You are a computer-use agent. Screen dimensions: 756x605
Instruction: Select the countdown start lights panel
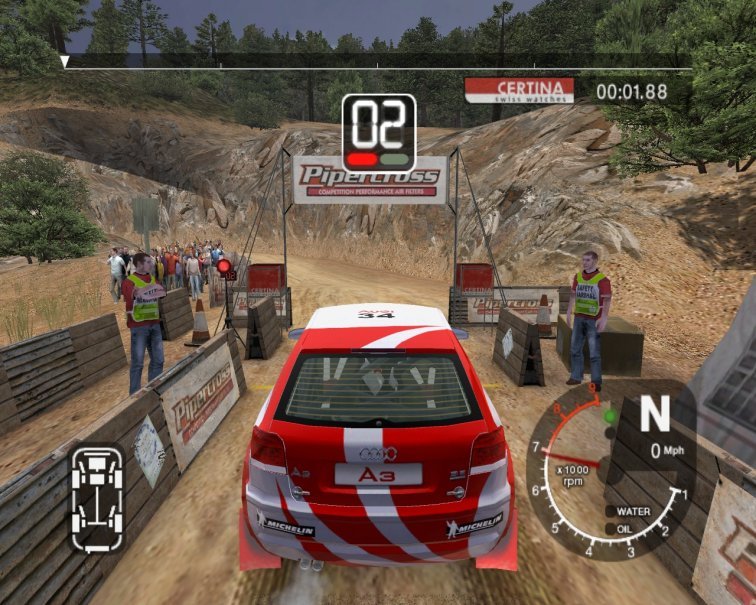click(x=379, y=132)
